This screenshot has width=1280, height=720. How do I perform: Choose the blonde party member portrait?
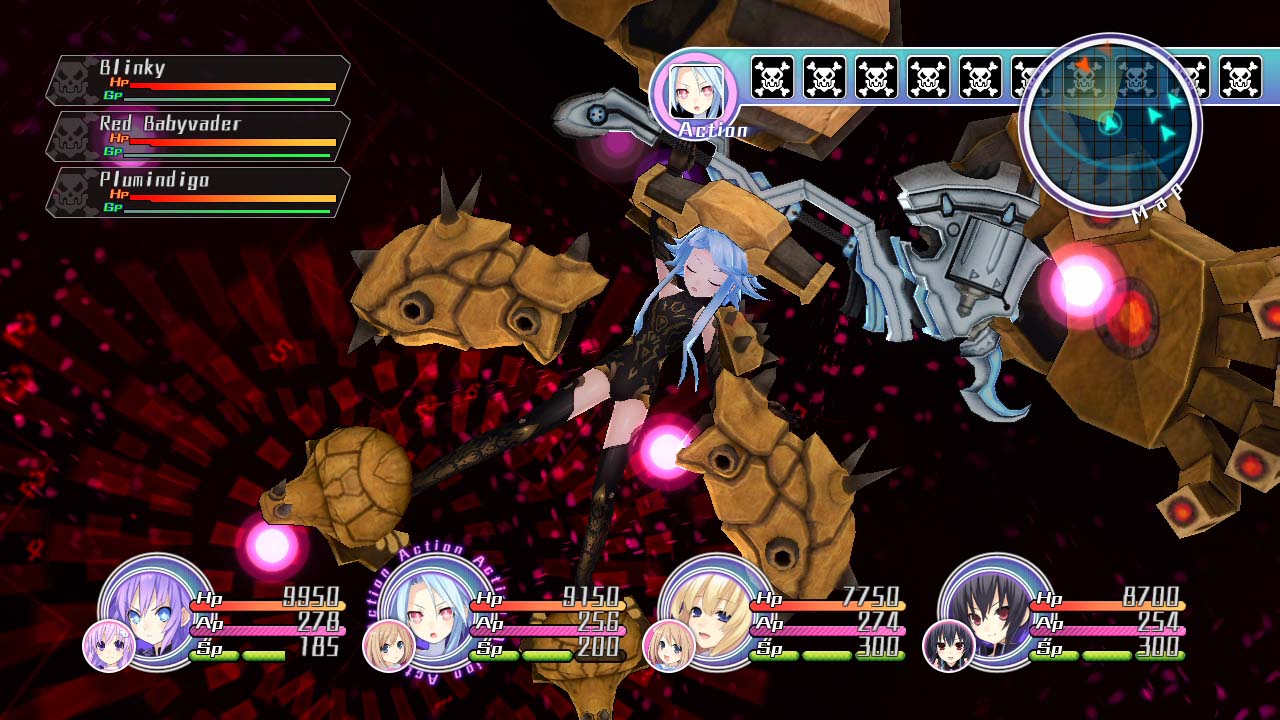(717, 610)
